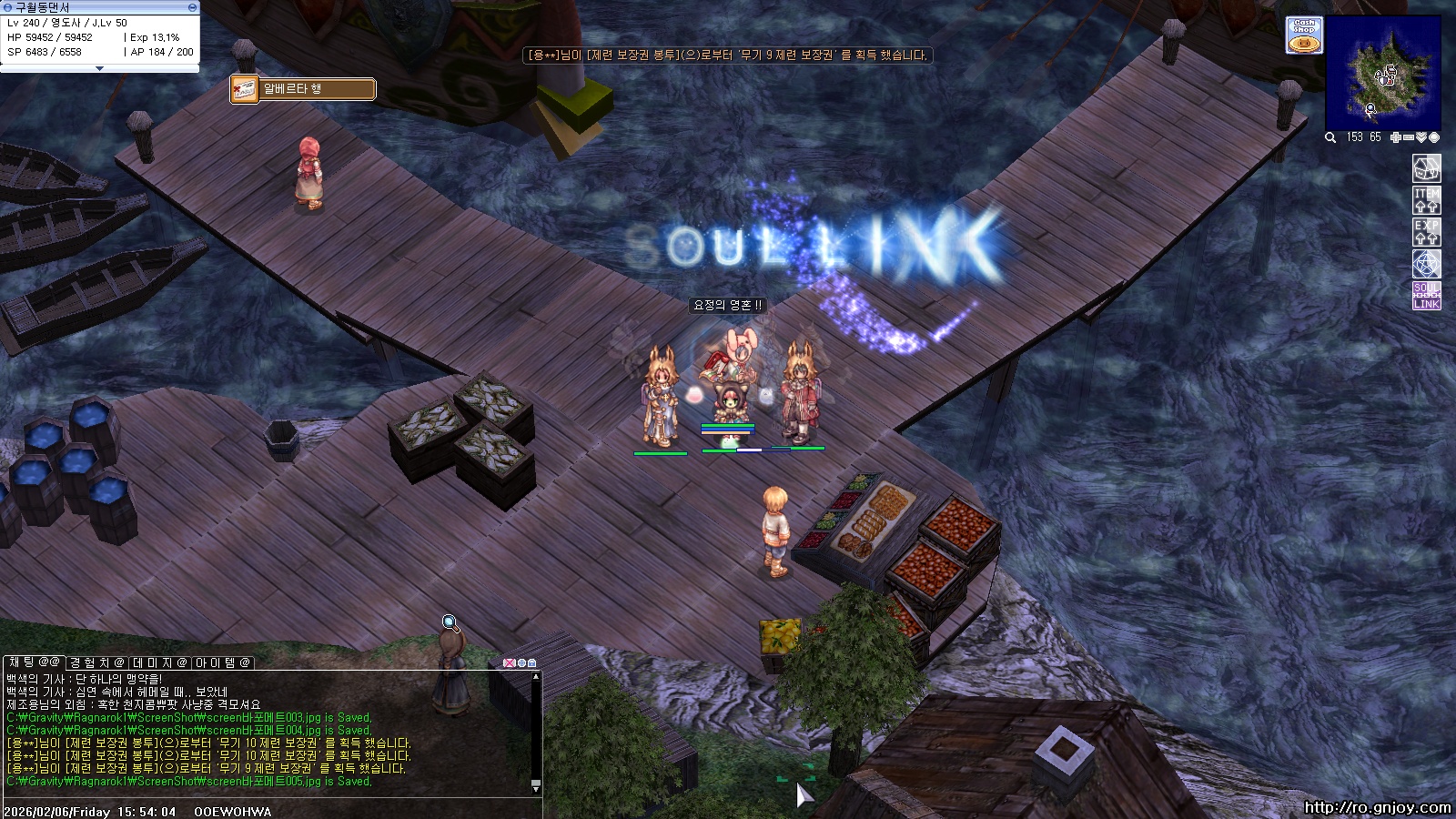The image size is (1456, 819).
Task: Switch to the 채팅 chat tab
Action: (x=35, y=662)
